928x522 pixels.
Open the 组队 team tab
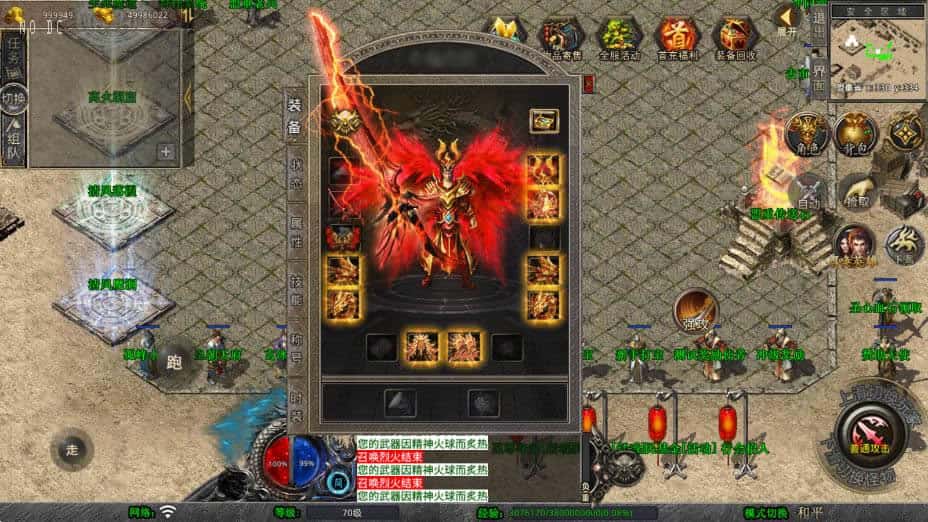click(x=13, y=142)
